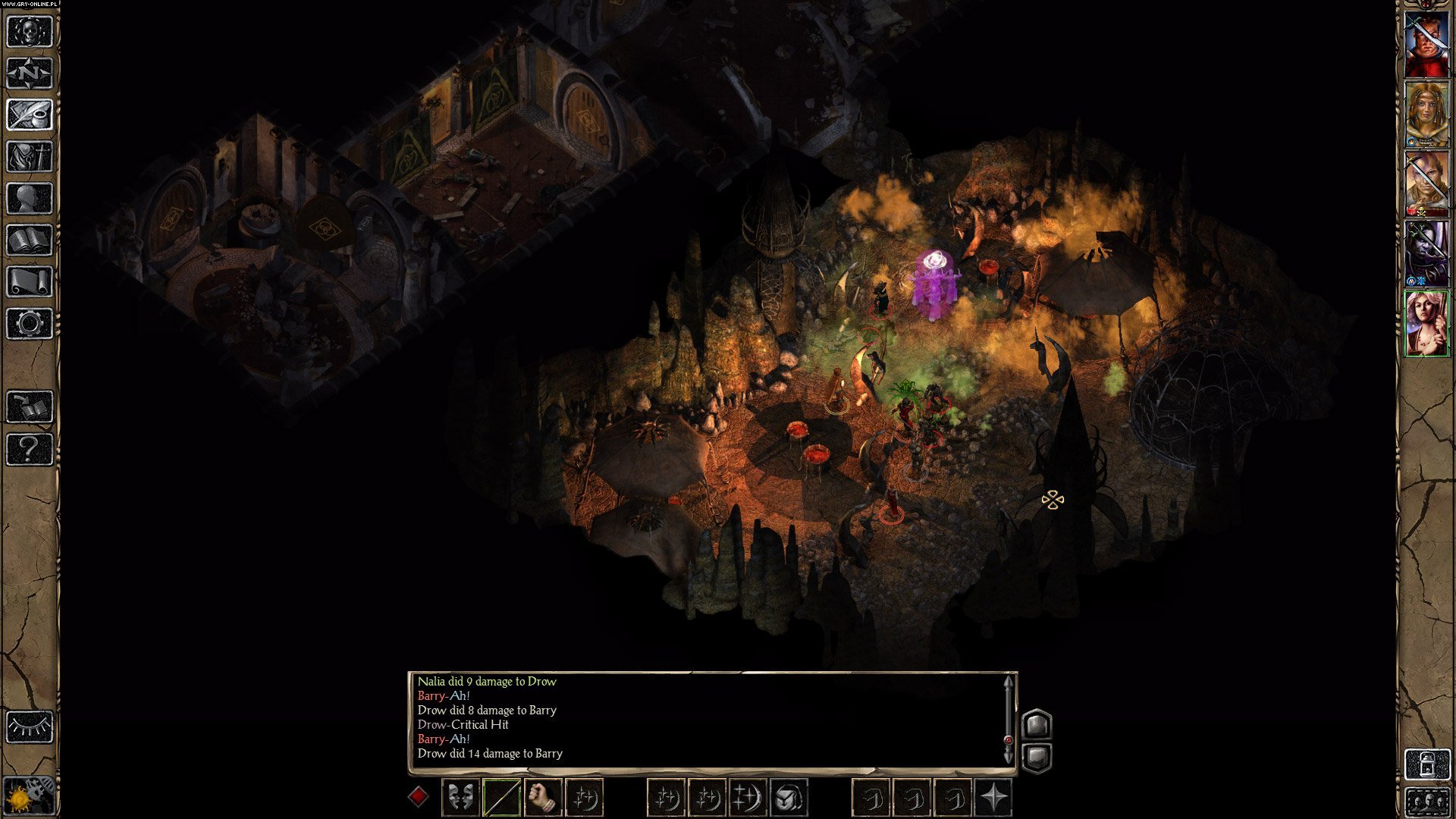Choose the fist unarmed attack slot

[x=542, y=797]
